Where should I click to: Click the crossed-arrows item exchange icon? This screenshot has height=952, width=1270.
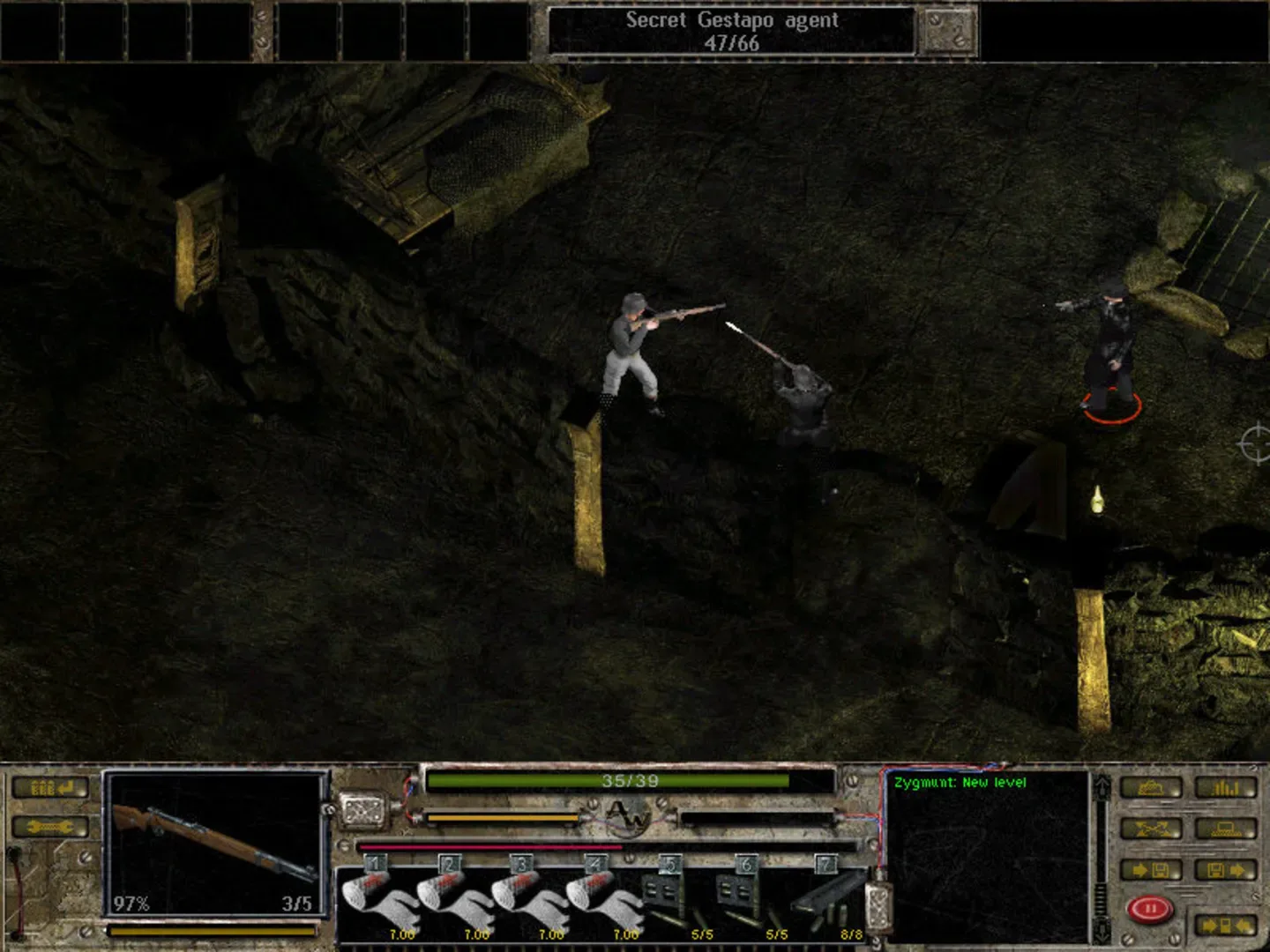[1151, 828]
